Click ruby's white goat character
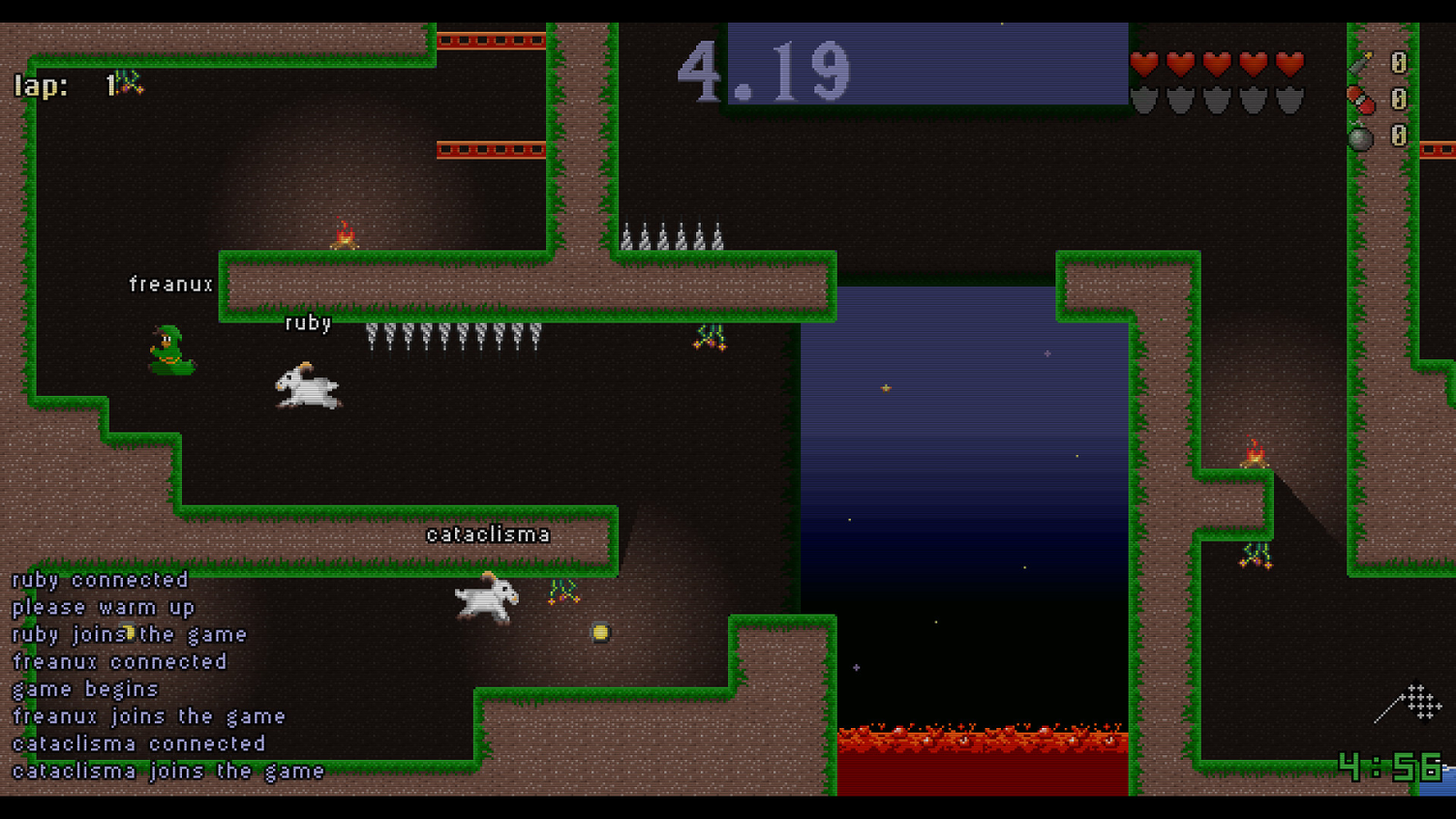Screen dimensions: 1456x819 [305, 385]
